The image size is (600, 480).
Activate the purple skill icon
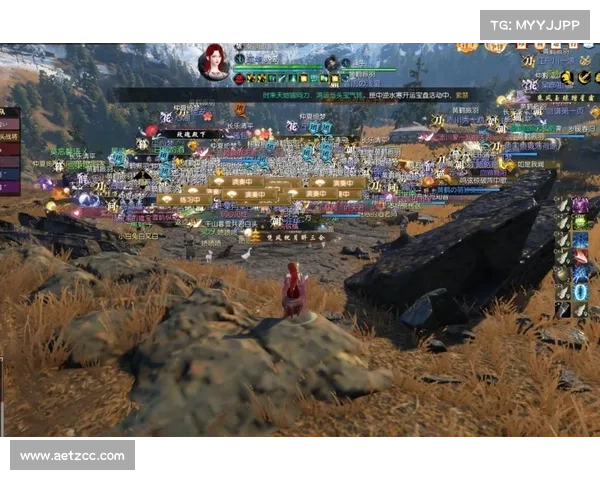(580, 206)
